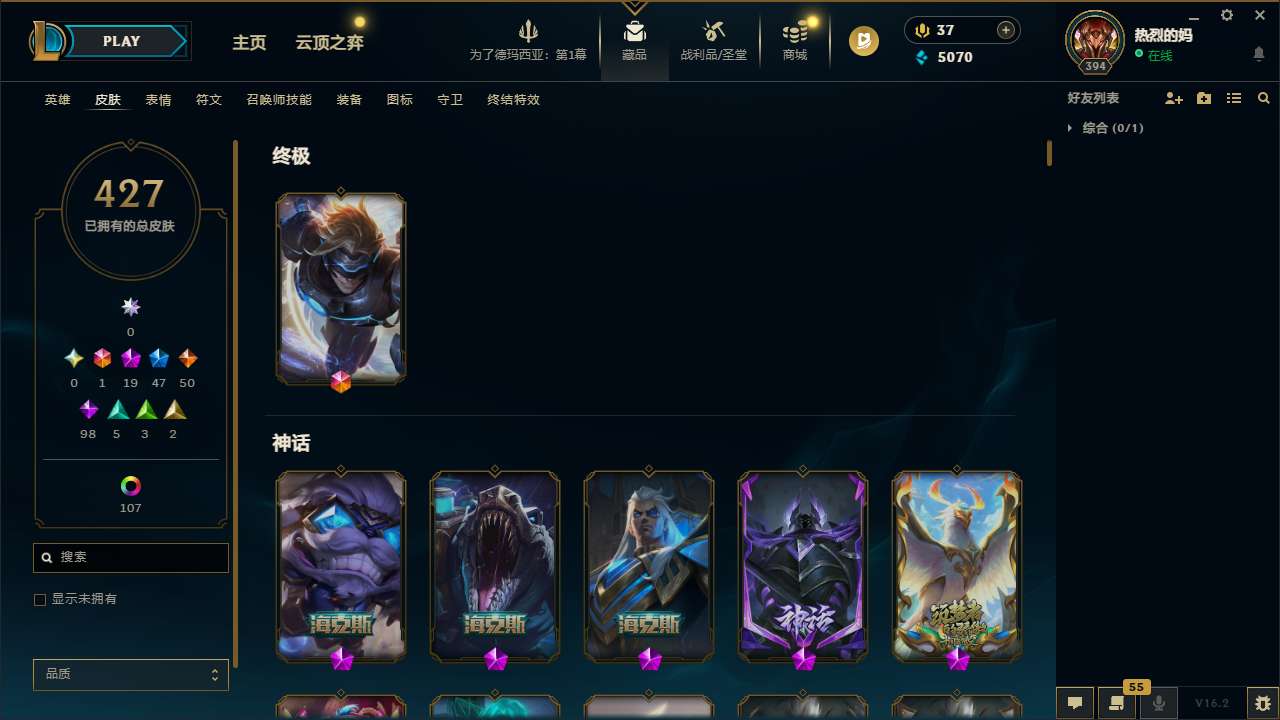
Task: Click the create friend group folder icon
Action: tap(1204, 98)
